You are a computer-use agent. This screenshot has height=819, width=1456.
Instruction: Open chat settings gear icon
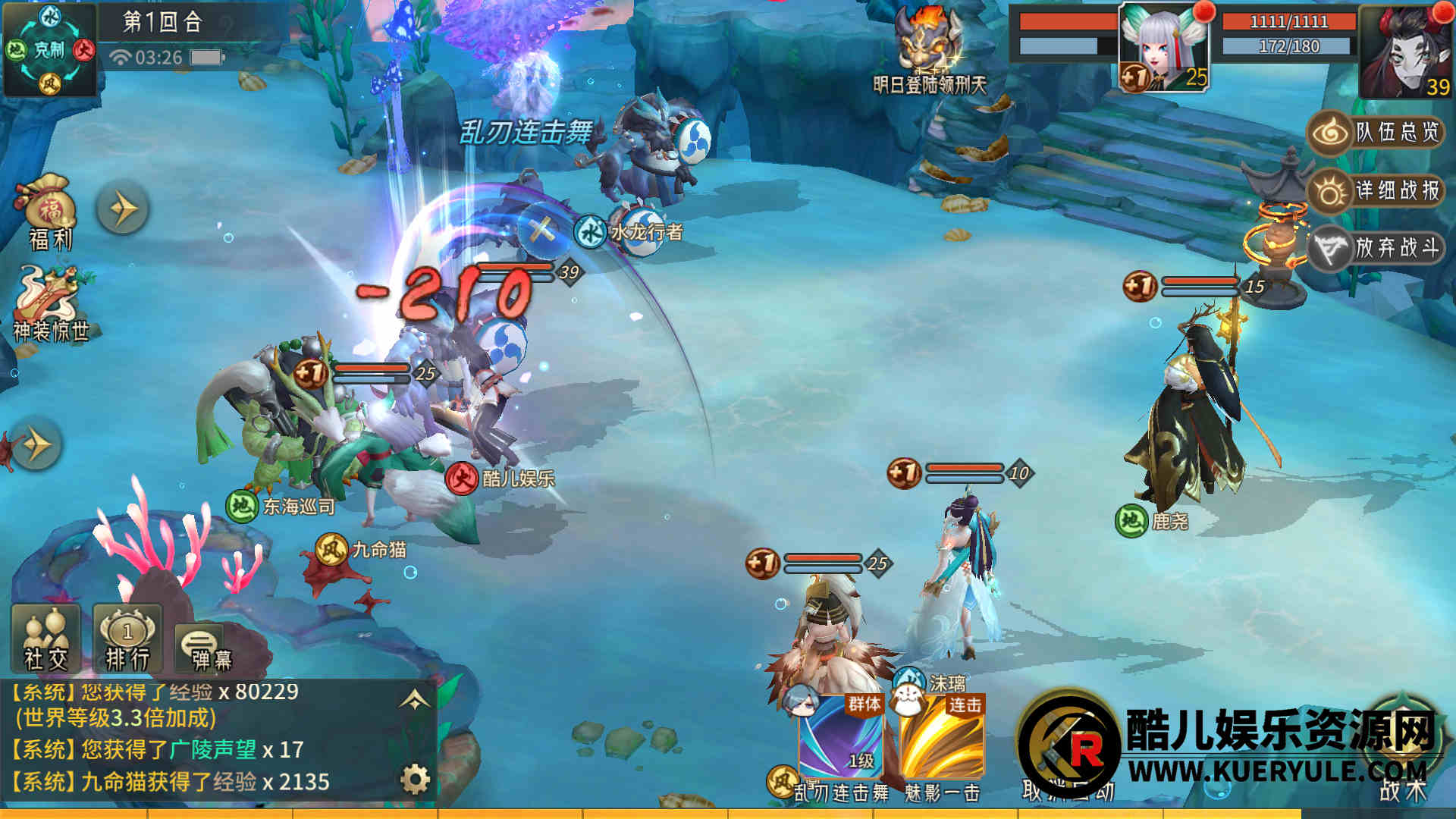pyautogui.click(x=415, y=779)
